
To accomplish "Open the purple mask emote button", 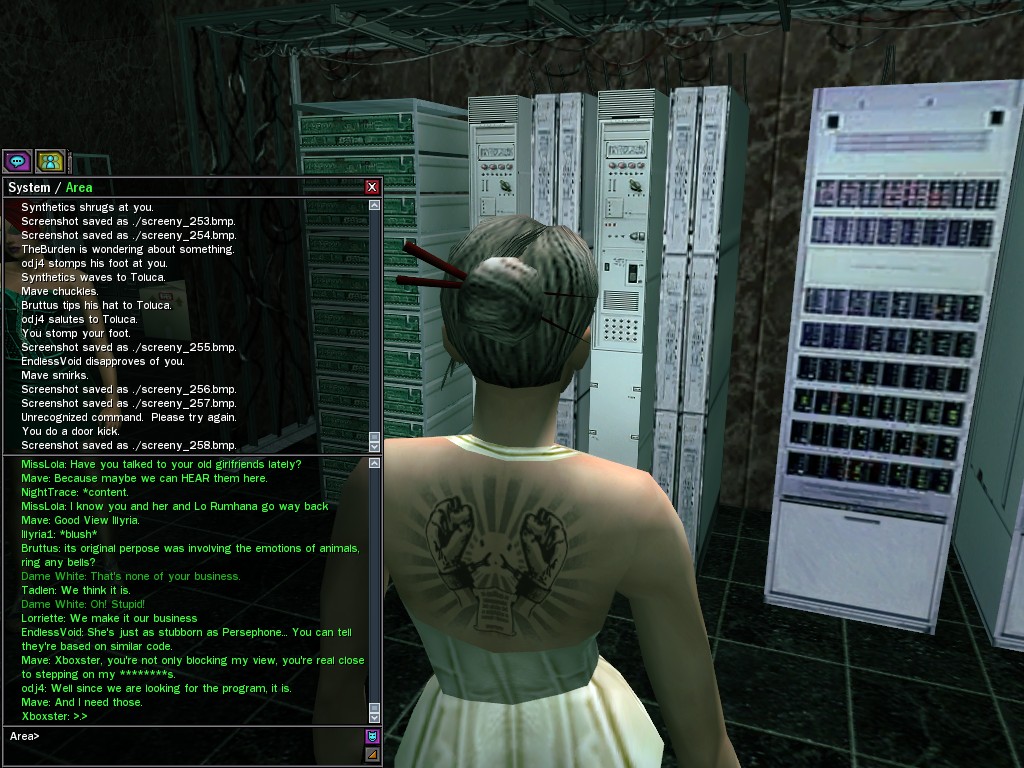I will 373,737.
